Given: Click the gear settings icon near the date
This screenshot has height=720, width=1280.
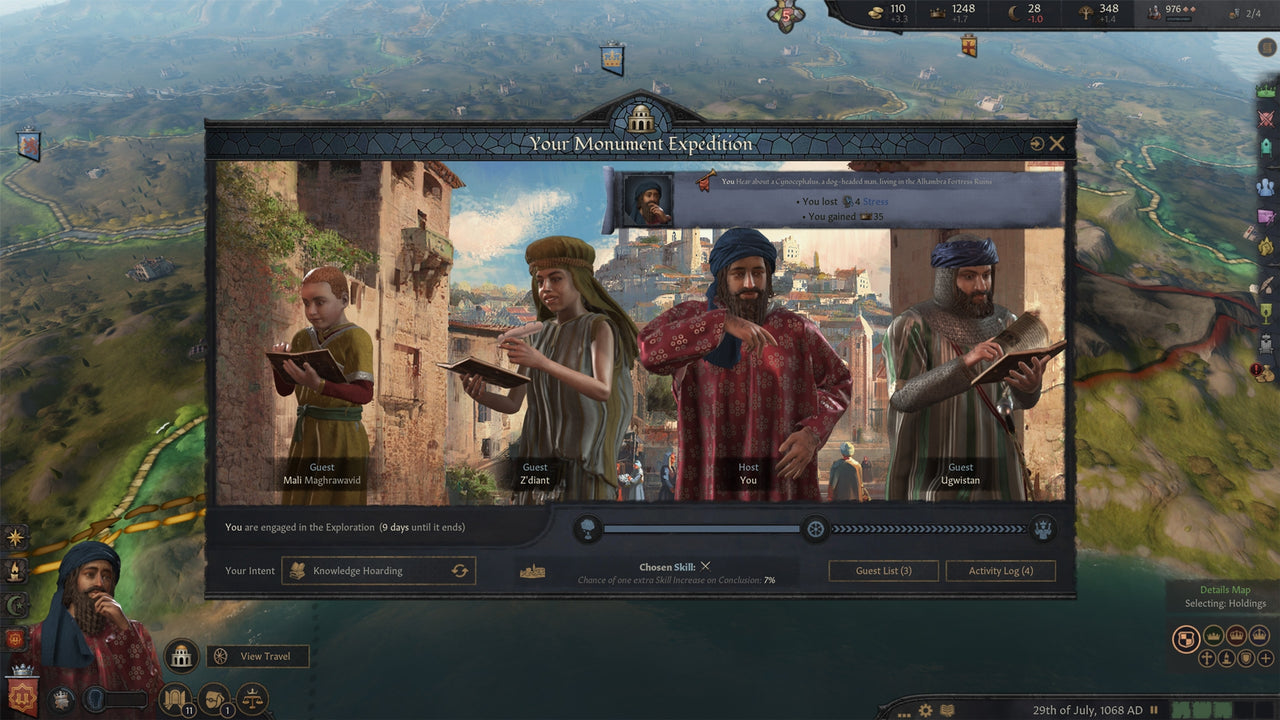Looking at the screenshot, I should tap(926, 710).
